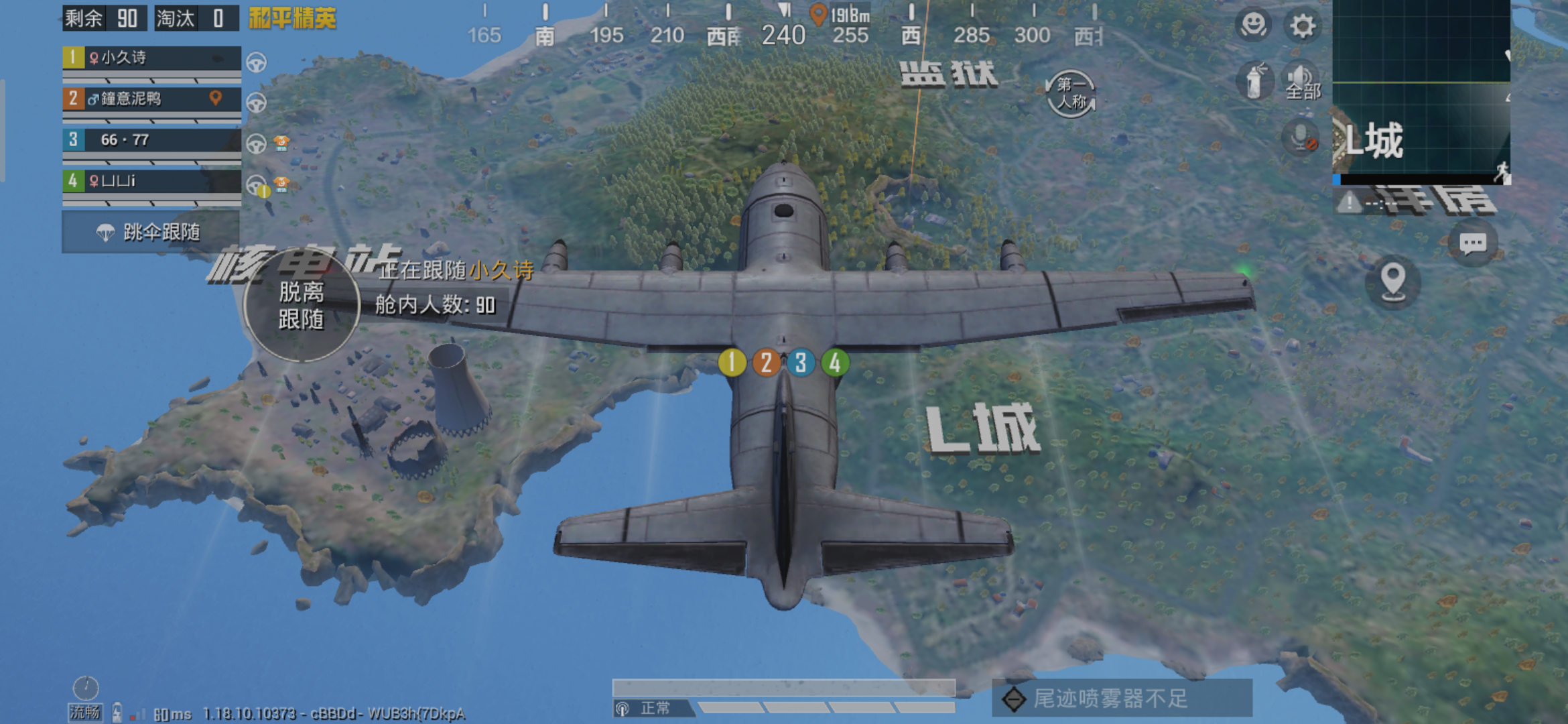Switch to 第一人称 first-person view
Viewport: 1568px width, 724px height.
pos(1070,92)
